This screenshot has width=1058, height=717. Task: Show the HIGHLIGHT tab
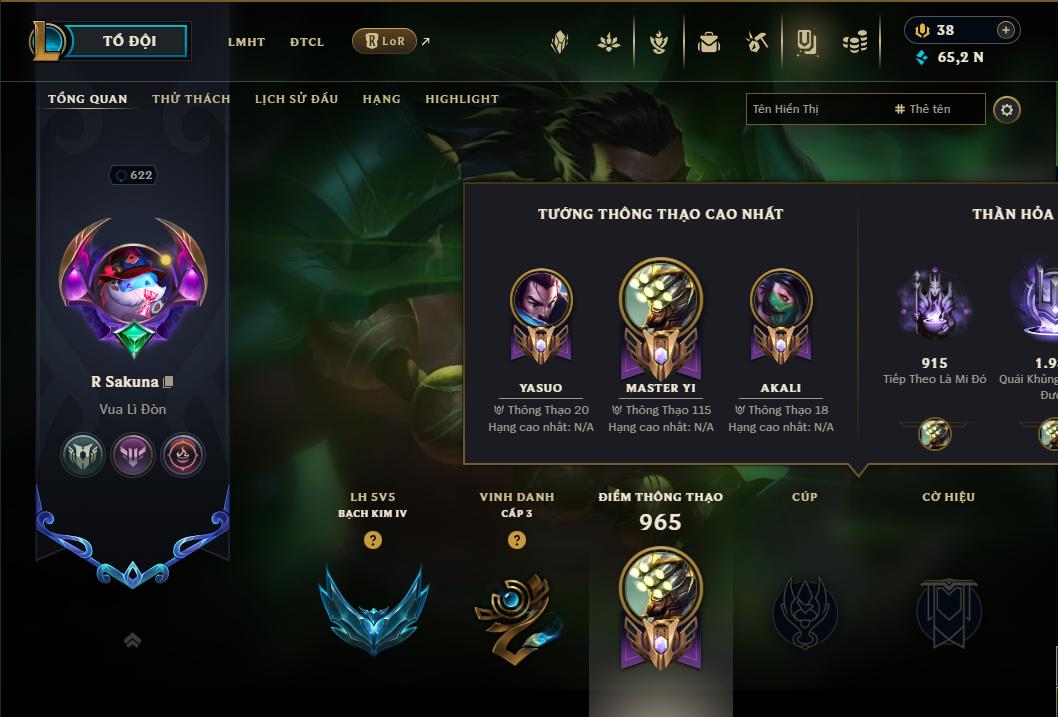(462, 99)
